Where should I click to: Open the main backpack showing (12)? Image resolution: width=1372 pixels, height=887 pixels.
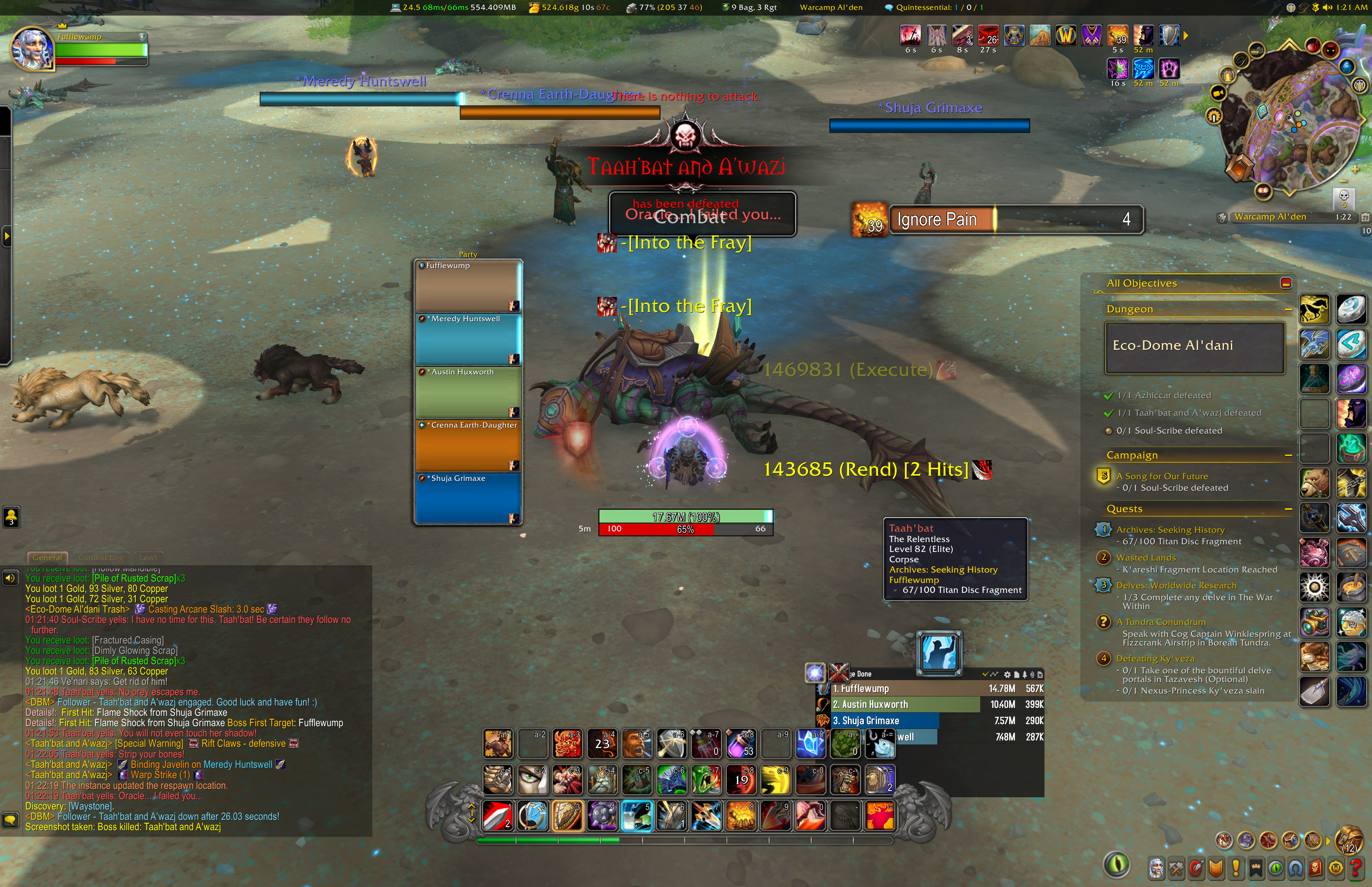(x=1349, y=840)
